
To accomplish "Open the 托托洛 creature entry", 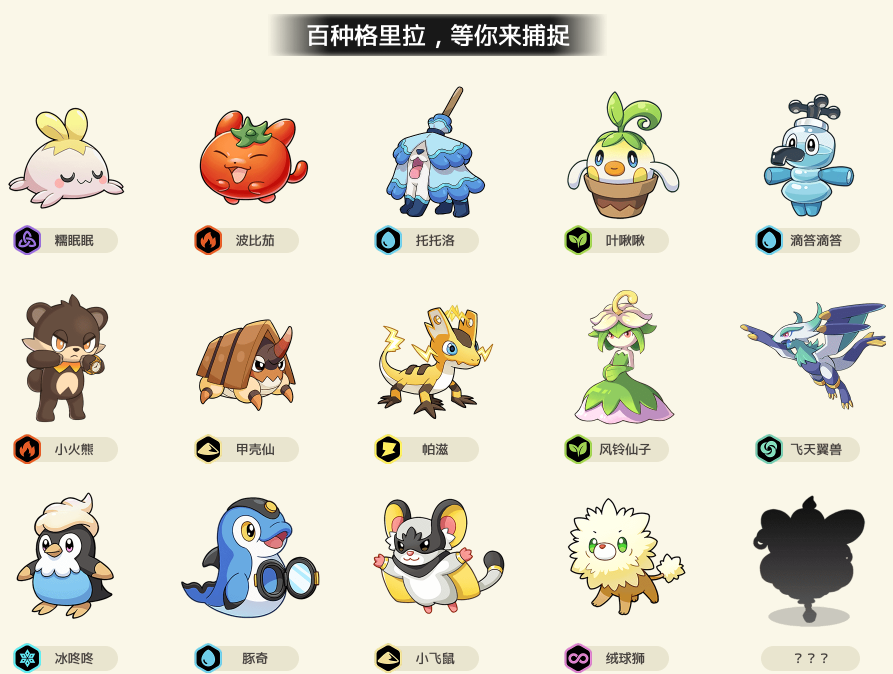I will pyautogui.click(x=434, y=155).
